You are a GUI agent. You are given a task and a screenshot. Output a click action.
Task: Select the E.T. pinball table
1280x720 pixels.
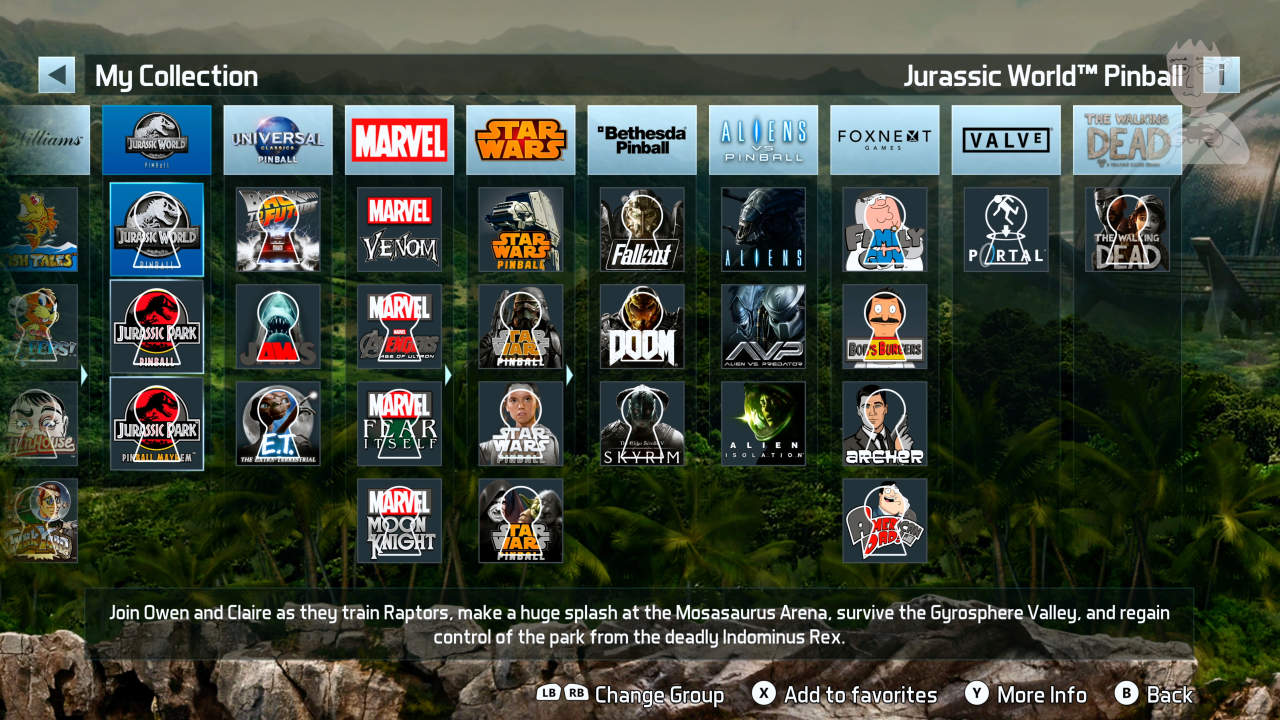coord(278,423)
